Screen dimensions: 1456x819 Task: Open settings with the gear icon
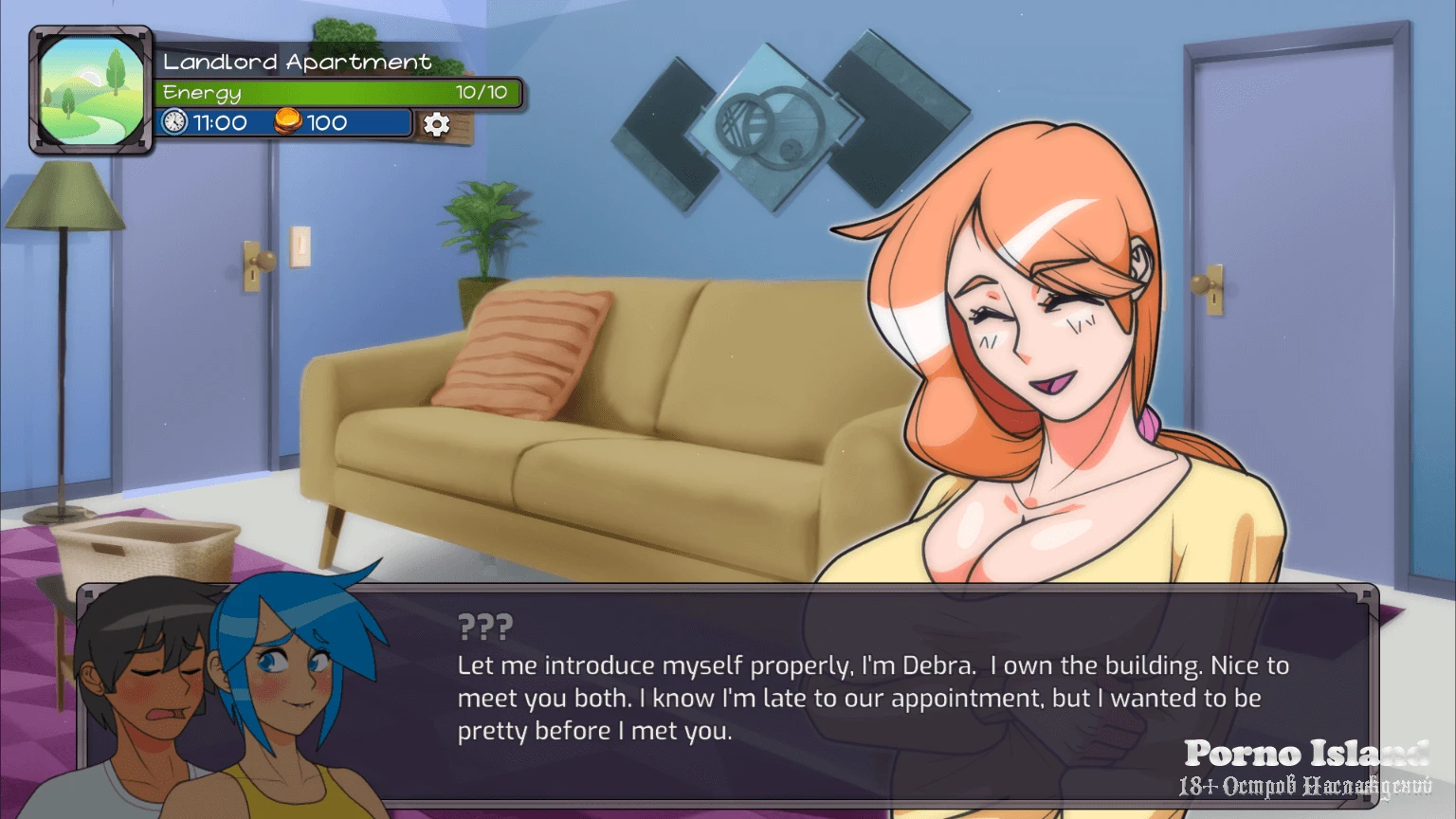[x=436, y=124]
